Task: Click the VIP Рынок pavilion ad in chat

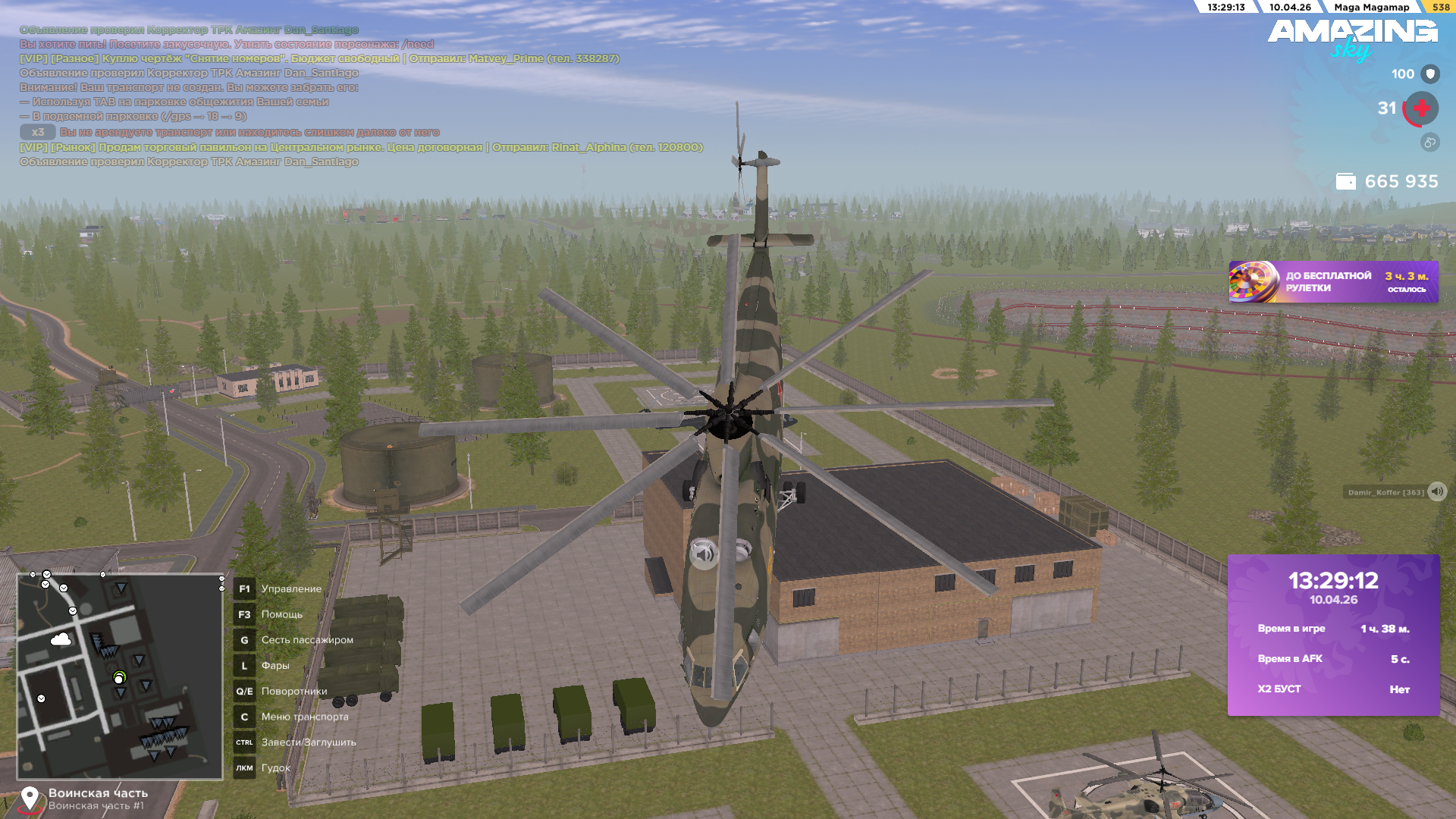Action: [361, 147]
